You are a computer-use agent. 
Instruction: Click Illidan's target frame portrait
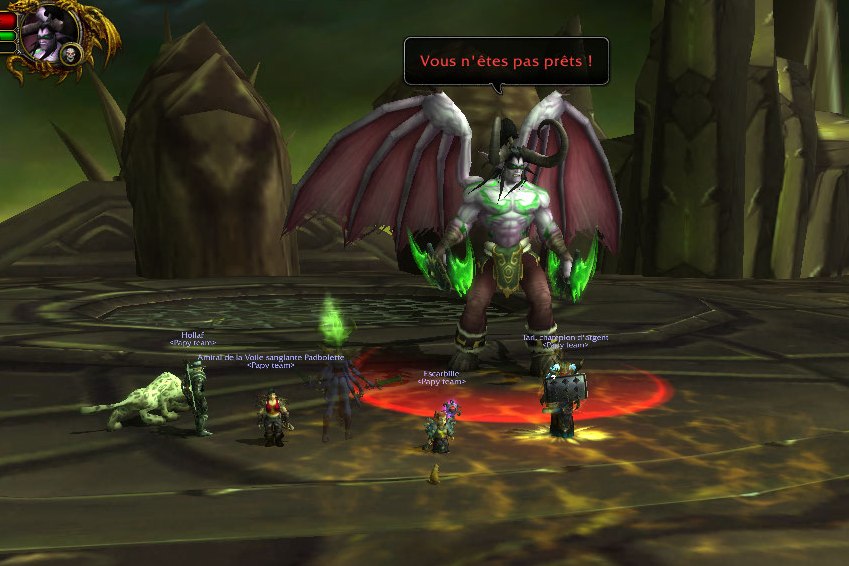(x=46, y=35)
